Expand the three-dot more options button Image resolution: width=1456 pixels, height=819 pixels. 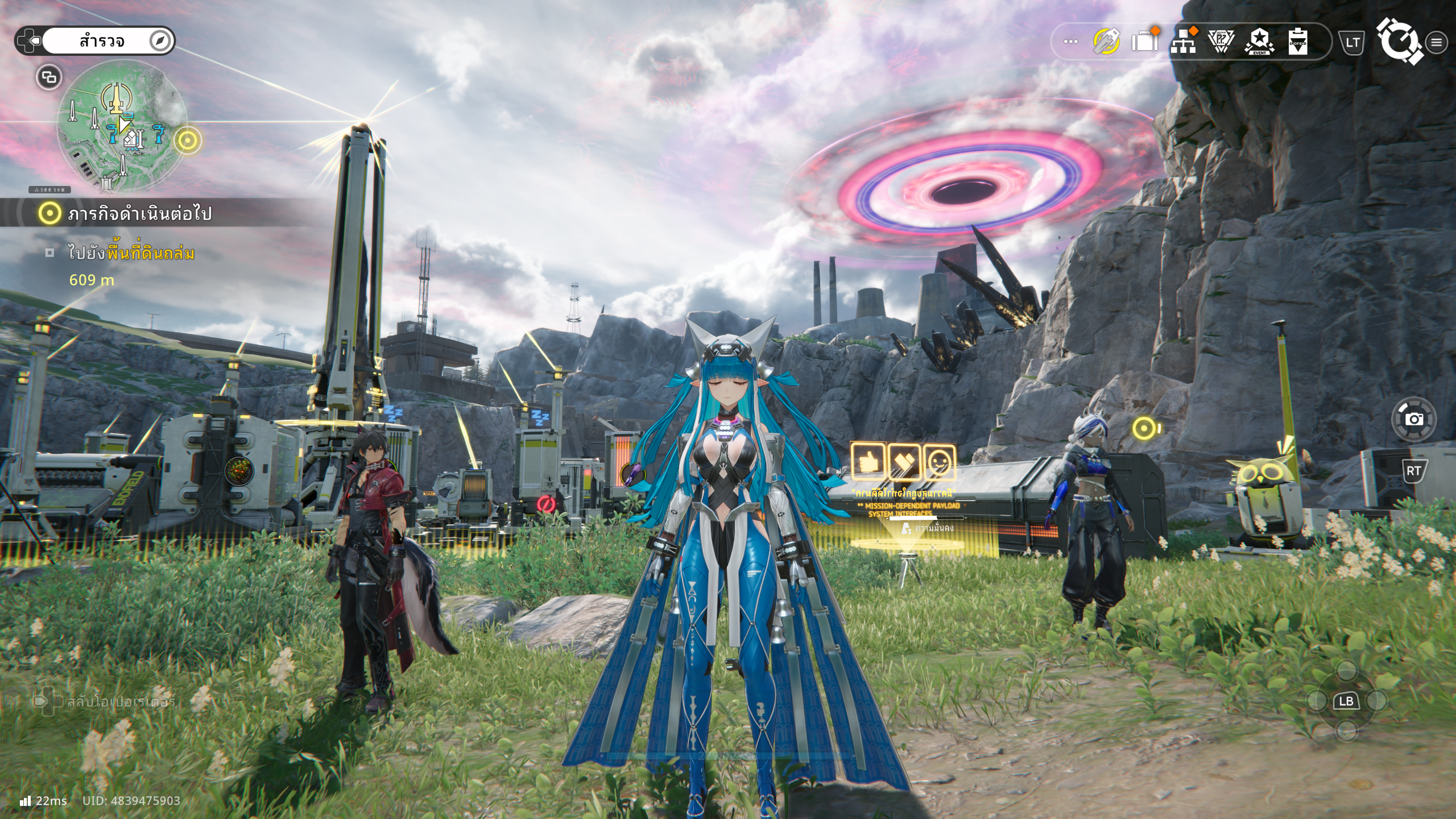[1070, 42]
